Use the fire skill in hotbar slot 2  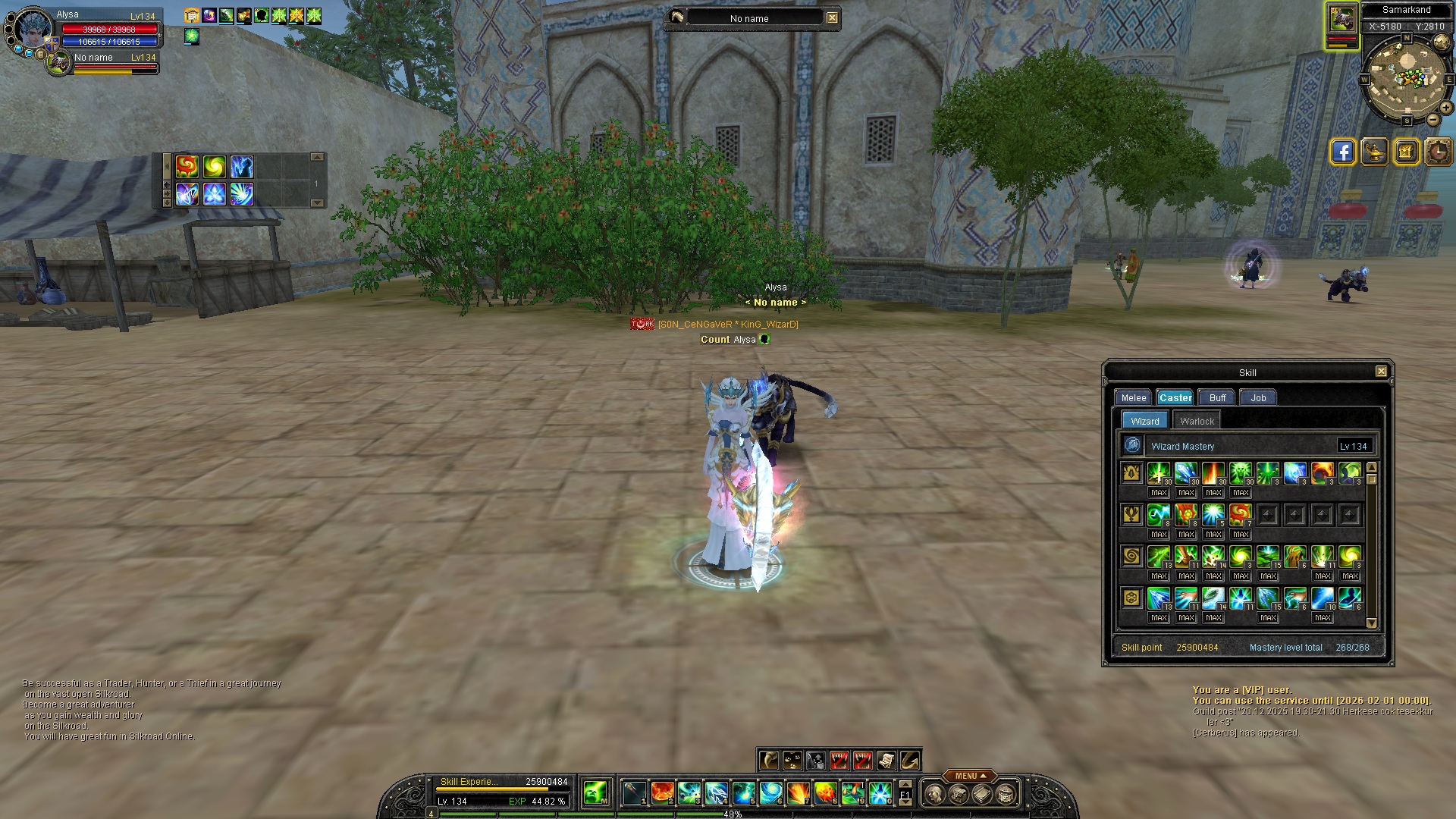[662, 793]
